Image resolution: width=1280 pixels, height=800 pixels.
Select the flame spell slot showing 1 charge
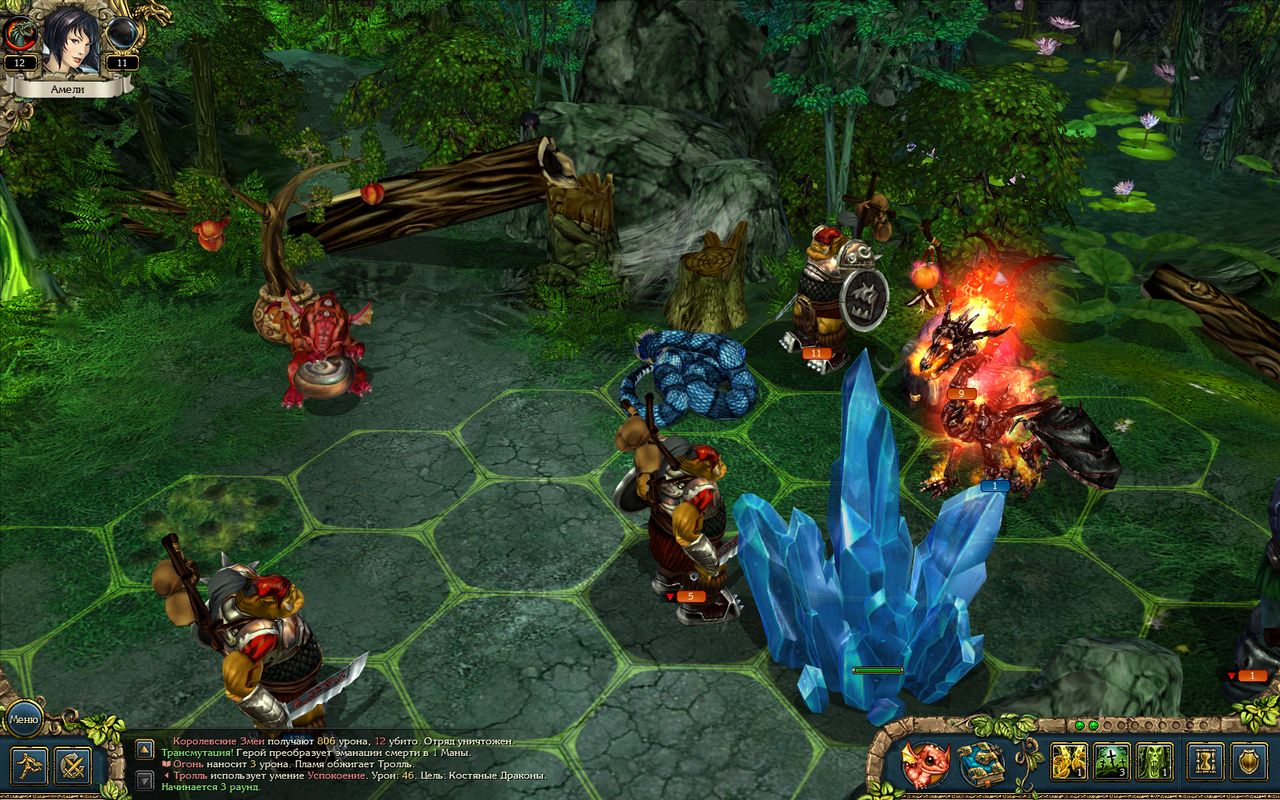[x=1068, y=763]
